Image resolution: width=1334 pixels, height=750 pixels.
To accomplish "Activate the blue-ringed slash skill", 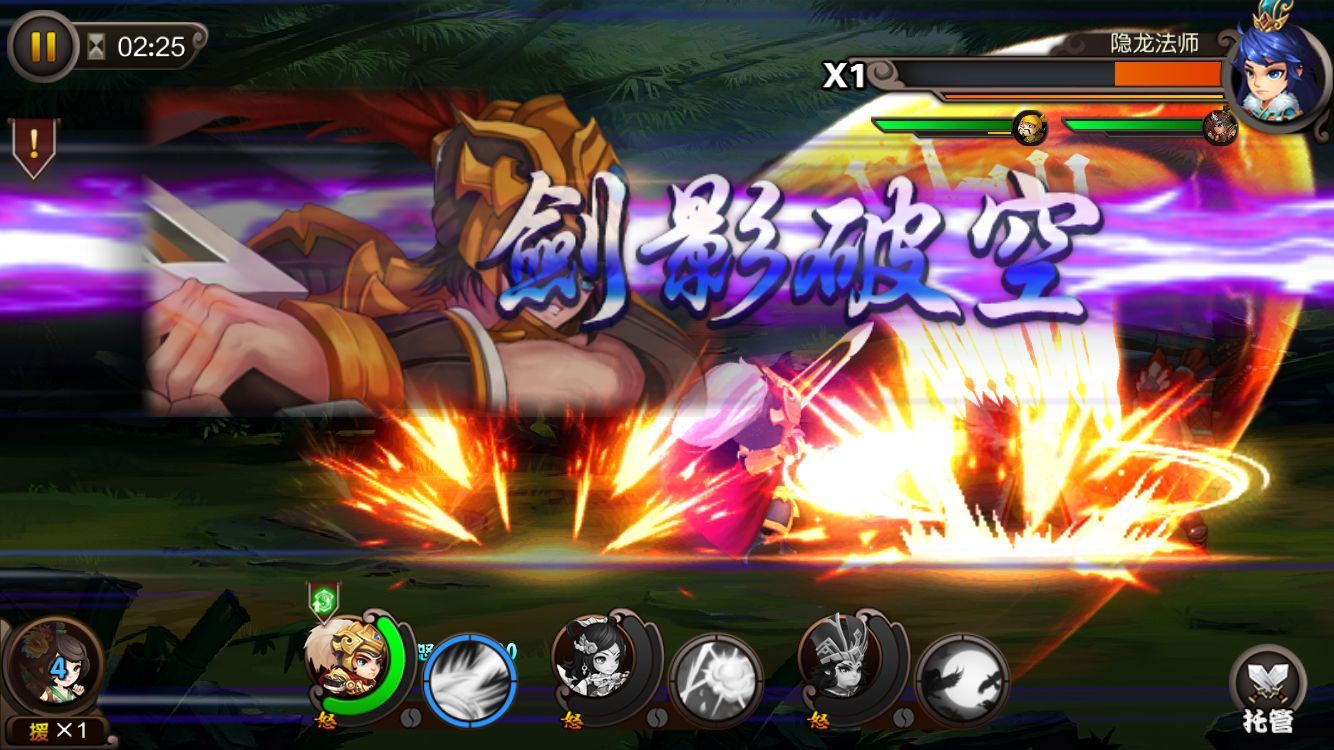I will 470,682.
